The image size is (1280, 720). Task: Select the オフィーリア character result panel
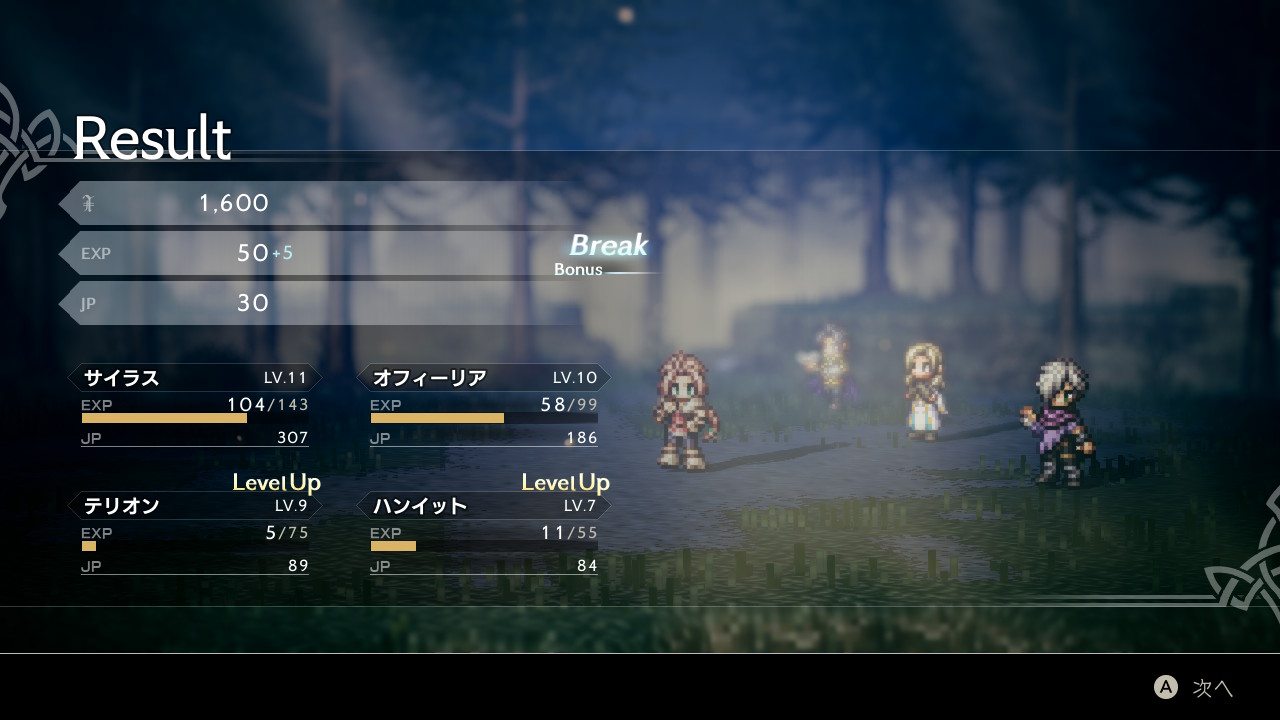pos(484,407)
